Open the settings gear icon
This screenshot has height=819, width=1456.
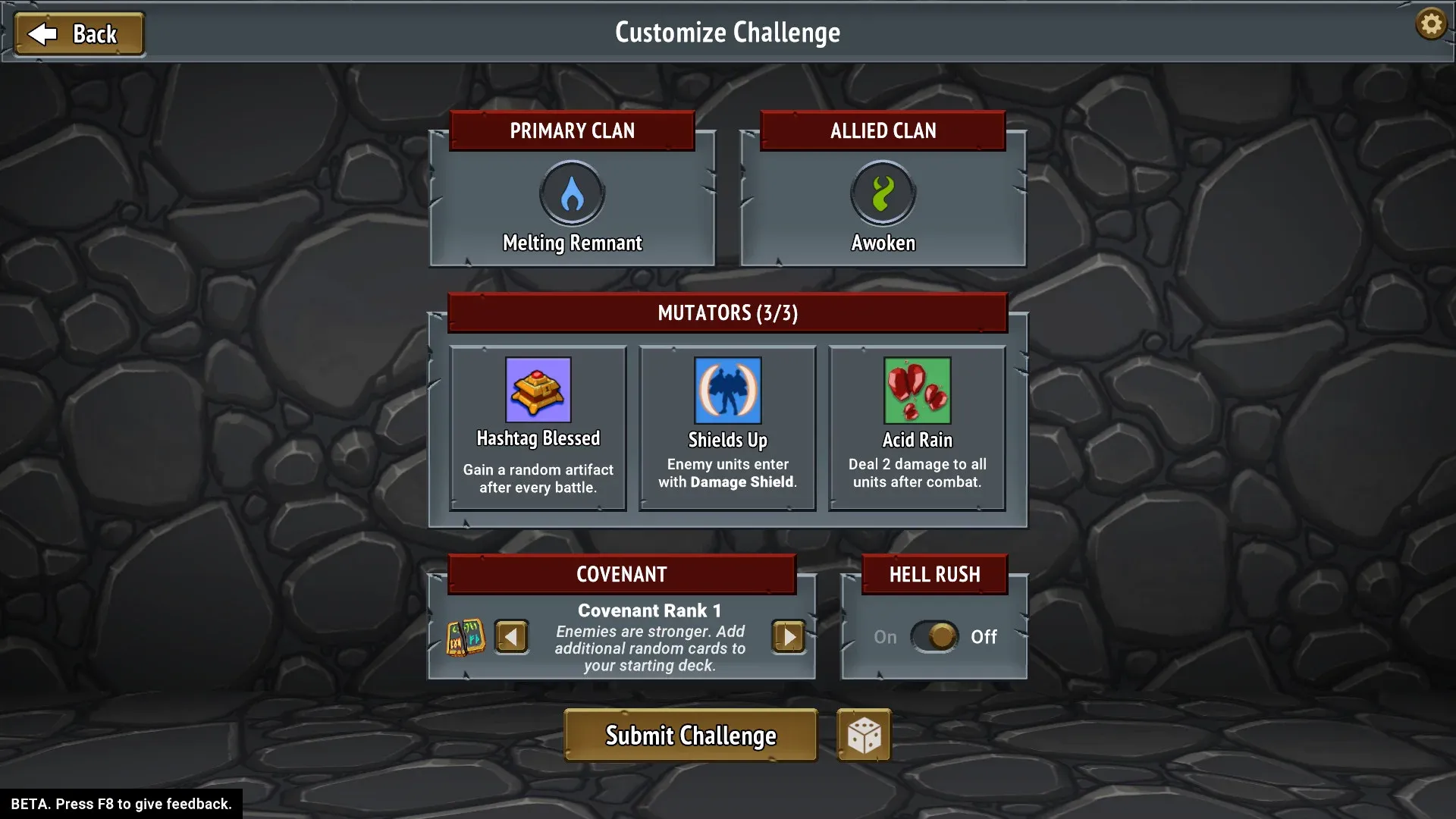(1430, 24)
